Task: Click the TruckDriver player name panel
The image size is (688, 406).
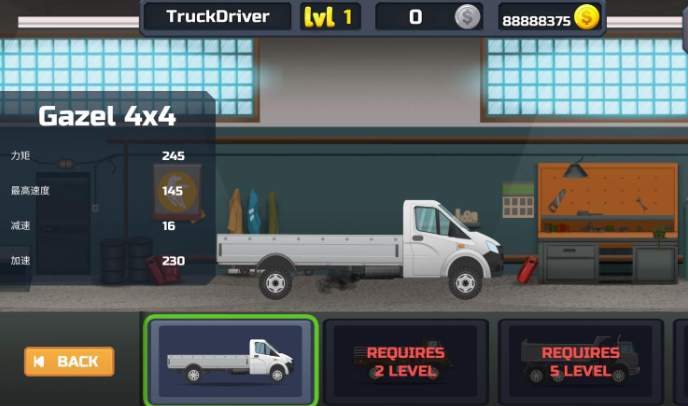Action: click(217, 16)
